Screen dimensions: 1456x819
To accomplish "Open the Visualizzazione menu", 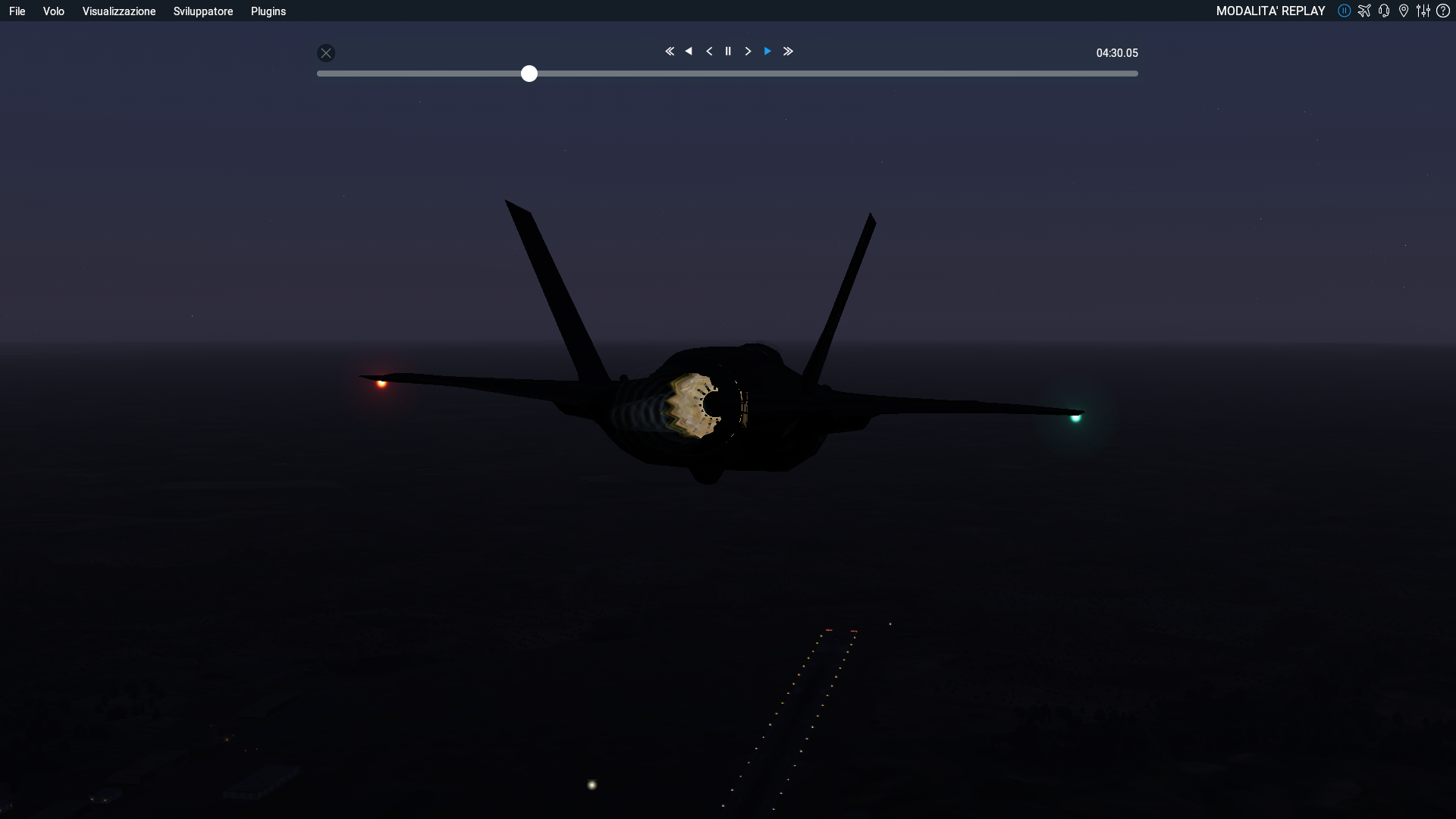I will click(119, 11).
